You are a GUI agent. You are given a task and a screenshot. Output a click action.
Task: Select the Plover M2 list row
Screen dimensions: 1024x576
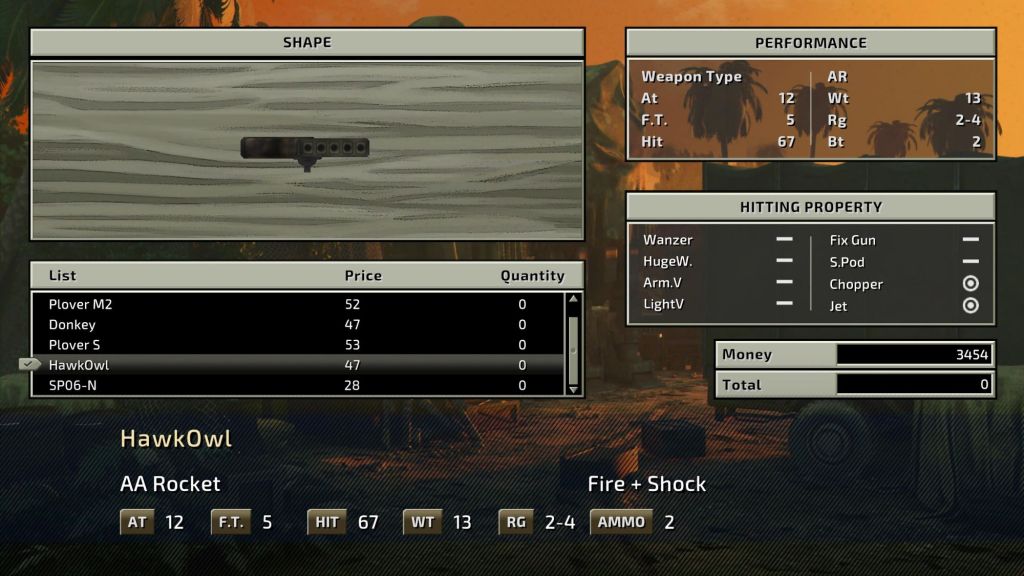tap(300, 304)
